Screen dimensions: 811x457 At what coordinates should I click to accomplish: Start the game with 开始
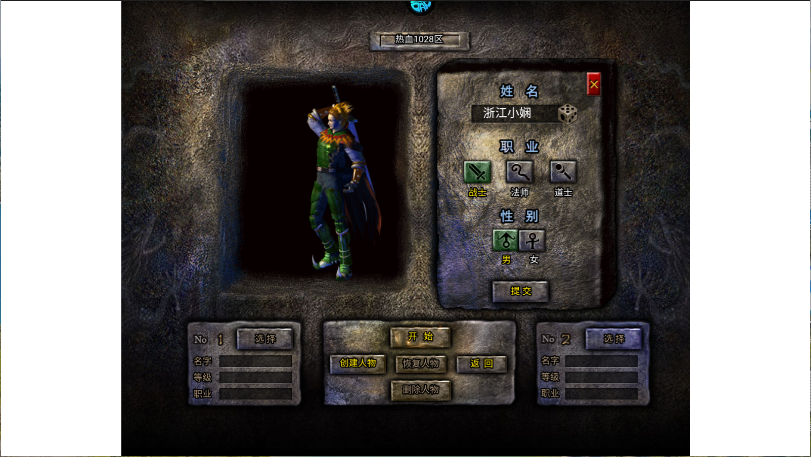click(x=420, y=337)
